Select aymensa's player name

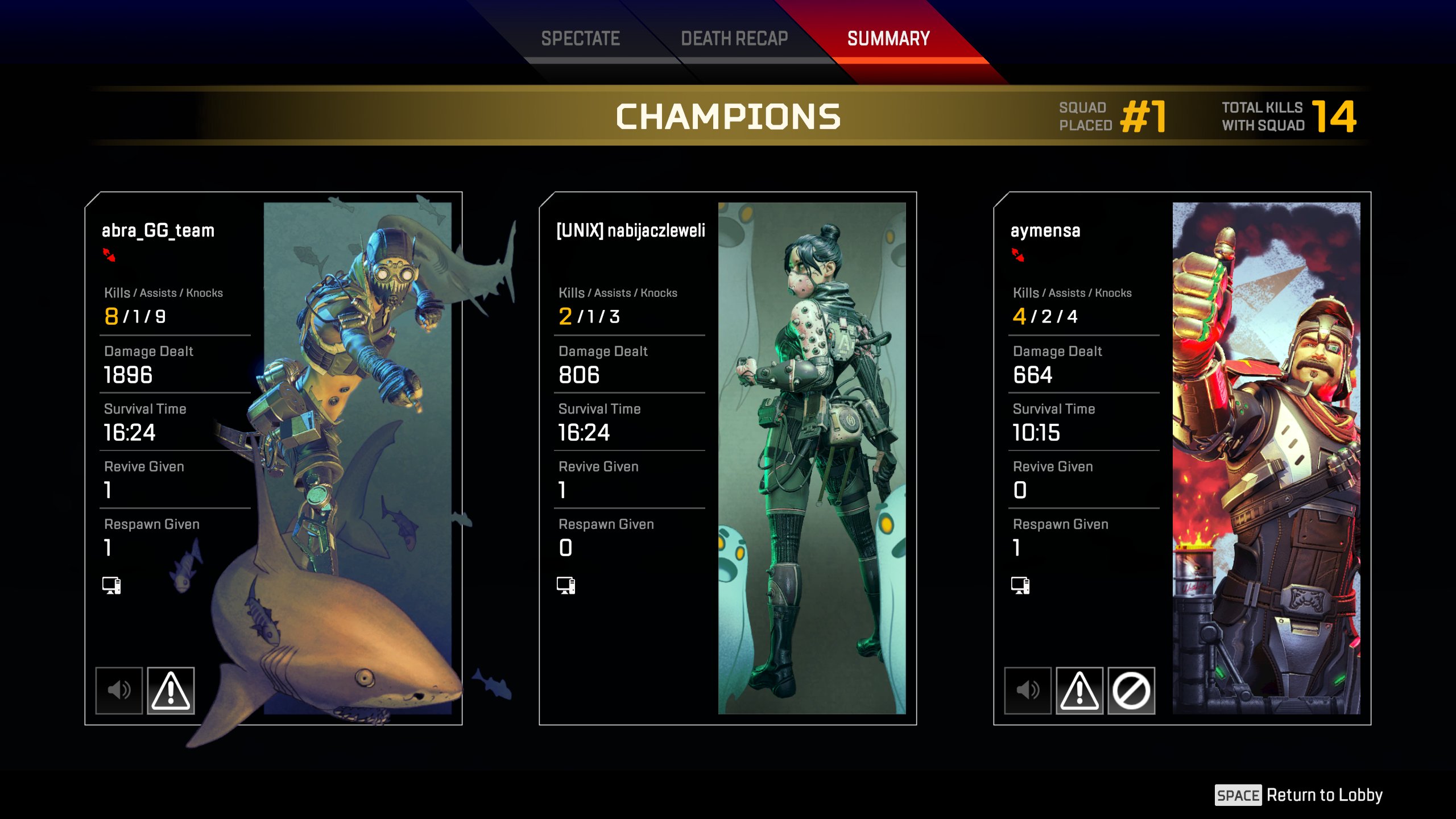click(x=1045, y=230)
